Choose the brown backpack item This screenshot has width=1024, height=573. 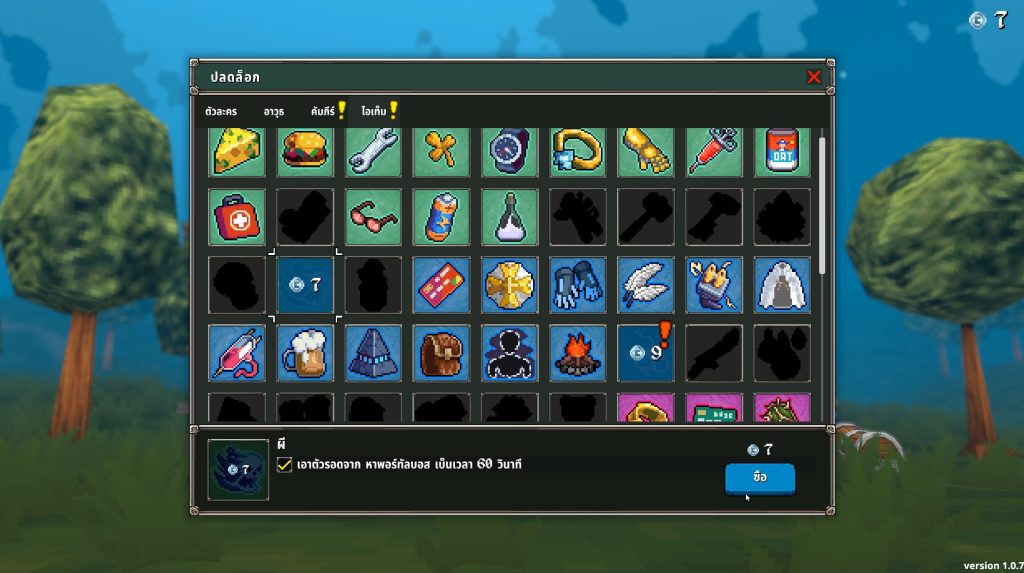coord(441,353)
